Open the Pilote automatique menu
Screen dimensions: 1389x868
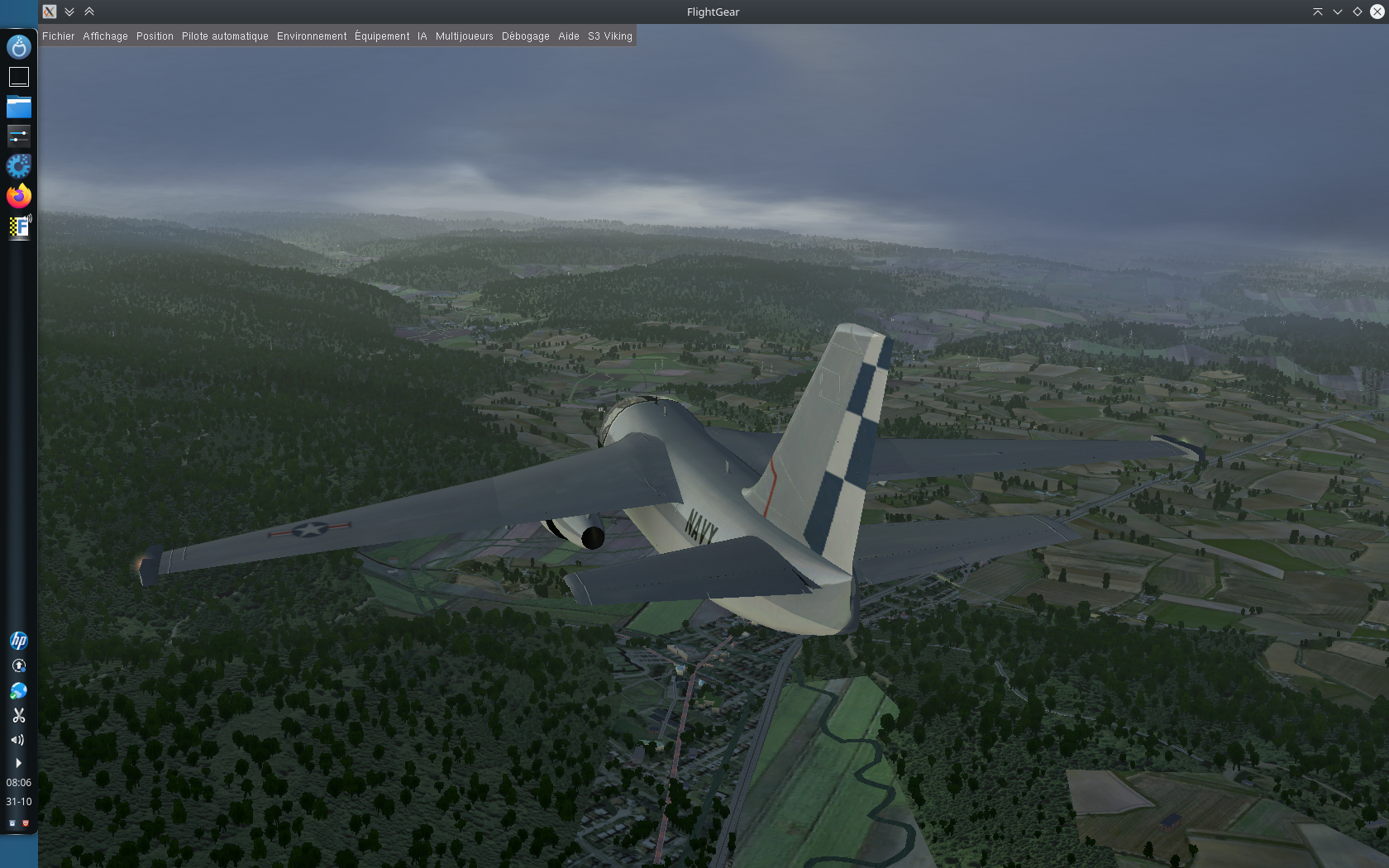tap(225, 36)
